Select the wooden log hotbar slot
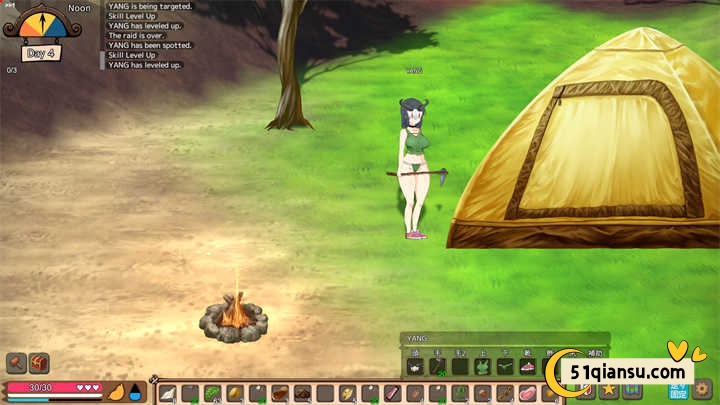This screenshot has width=720, height=405. click(x=279, y=393)
